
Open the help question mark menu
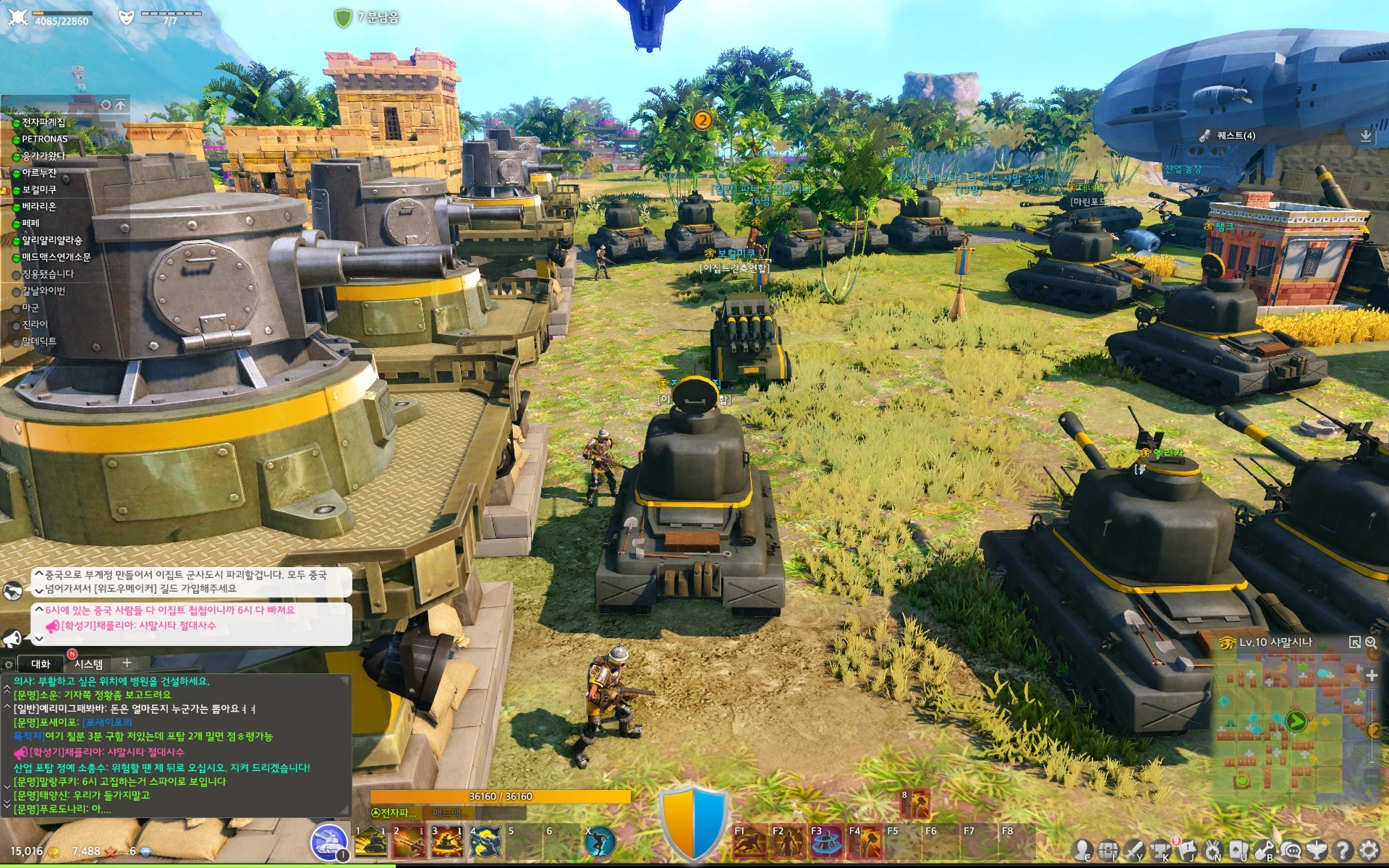coord(1343,850)
